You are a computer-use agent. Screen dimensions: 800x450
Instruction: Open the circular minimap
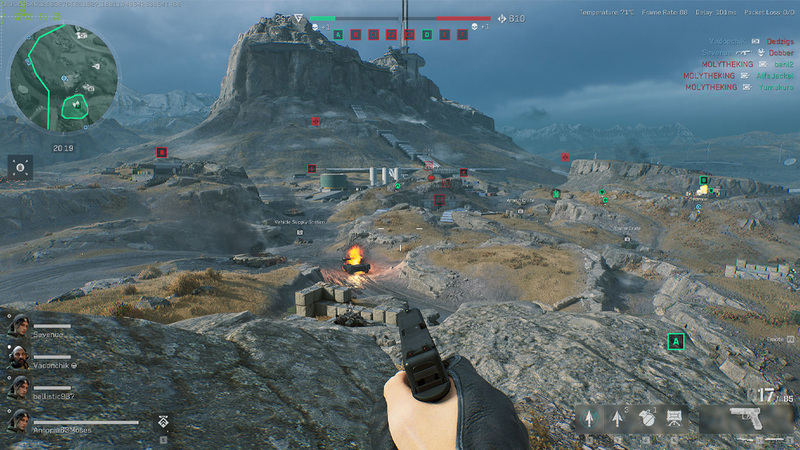point(62,78)
